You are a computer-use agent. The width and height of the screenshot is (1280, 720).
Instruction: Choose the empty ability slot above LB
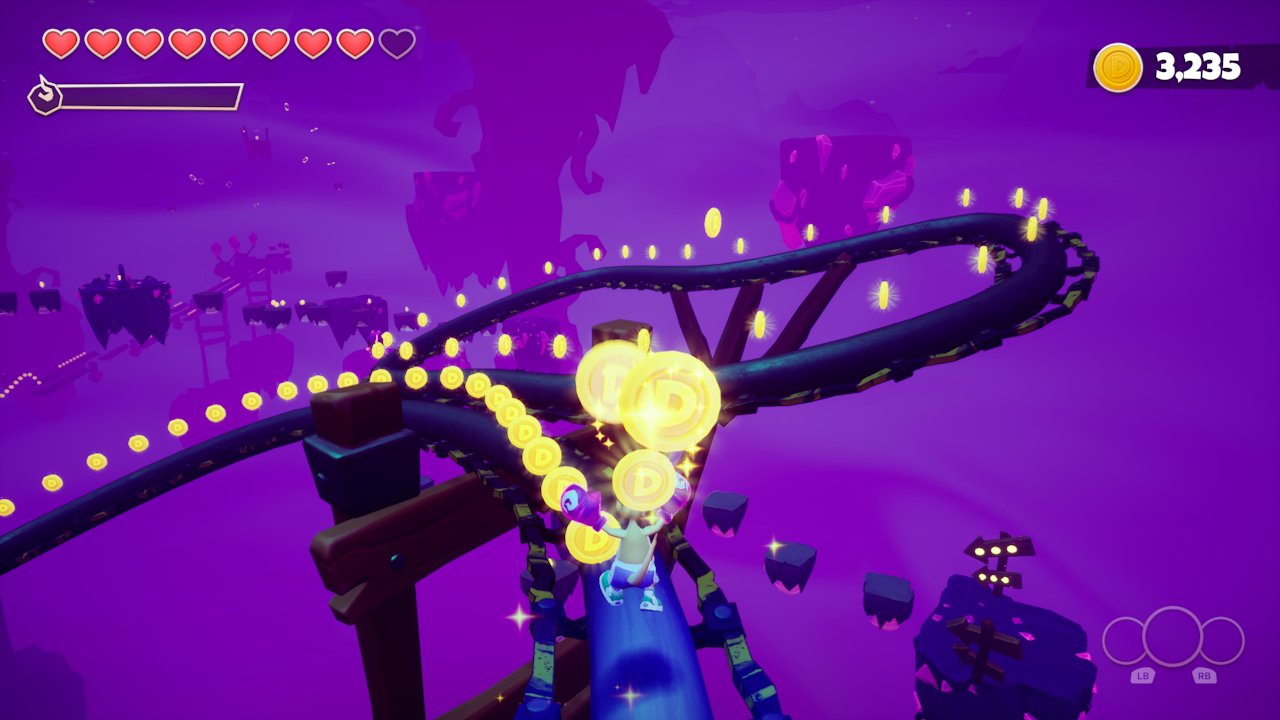pos(1125,641)
